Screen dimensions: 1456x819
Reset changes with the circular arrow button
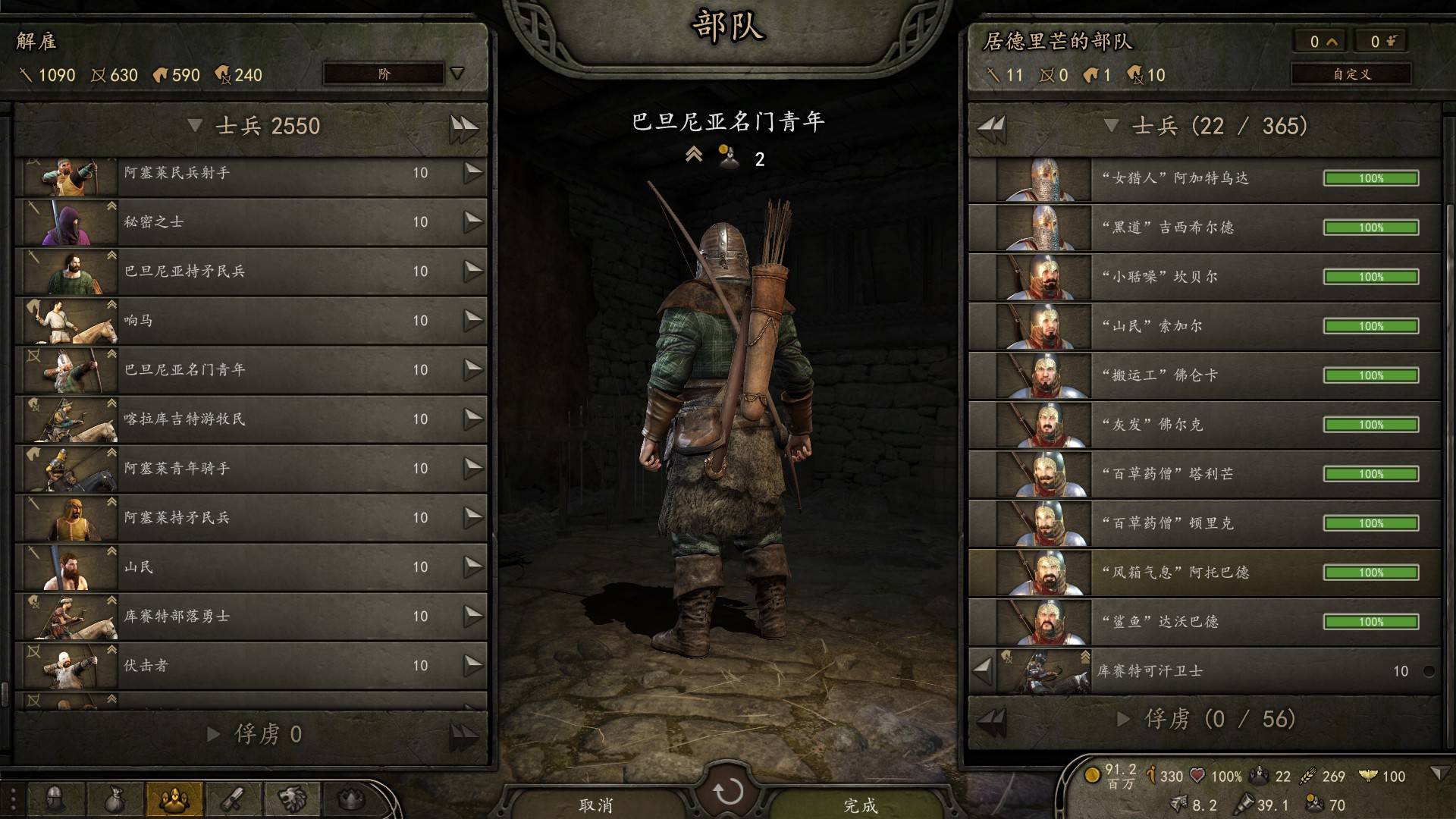click(x=728, y=792)
